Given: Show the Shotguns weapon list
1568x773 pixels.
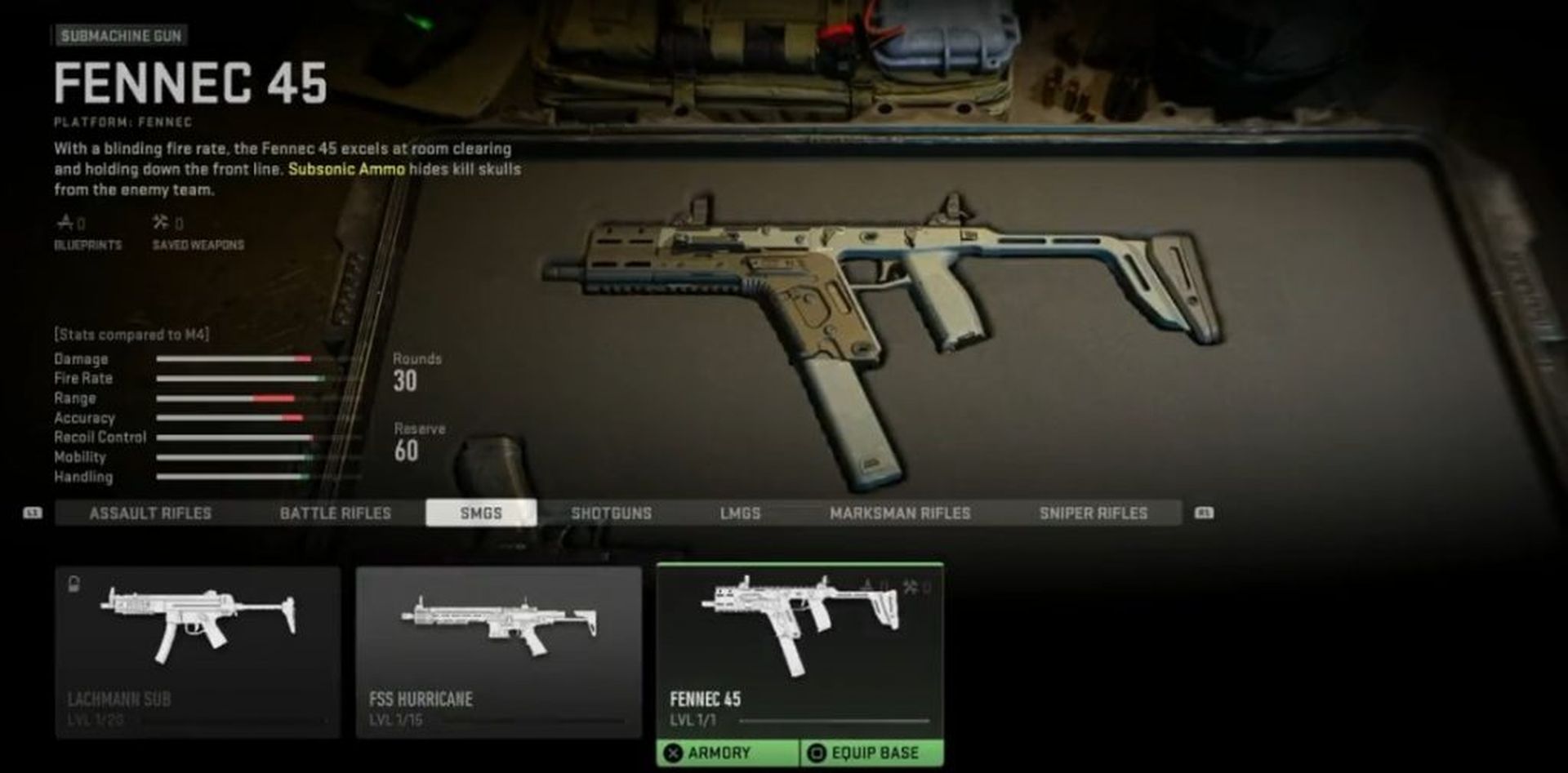Looking at the screenshot, I should tap(611, 513).
